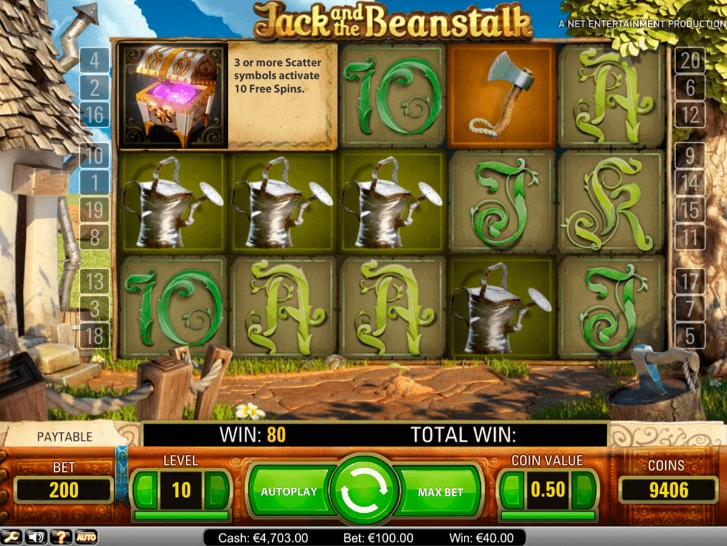
Task: Open game settings with the wrench icon
Action: (11, 537)
